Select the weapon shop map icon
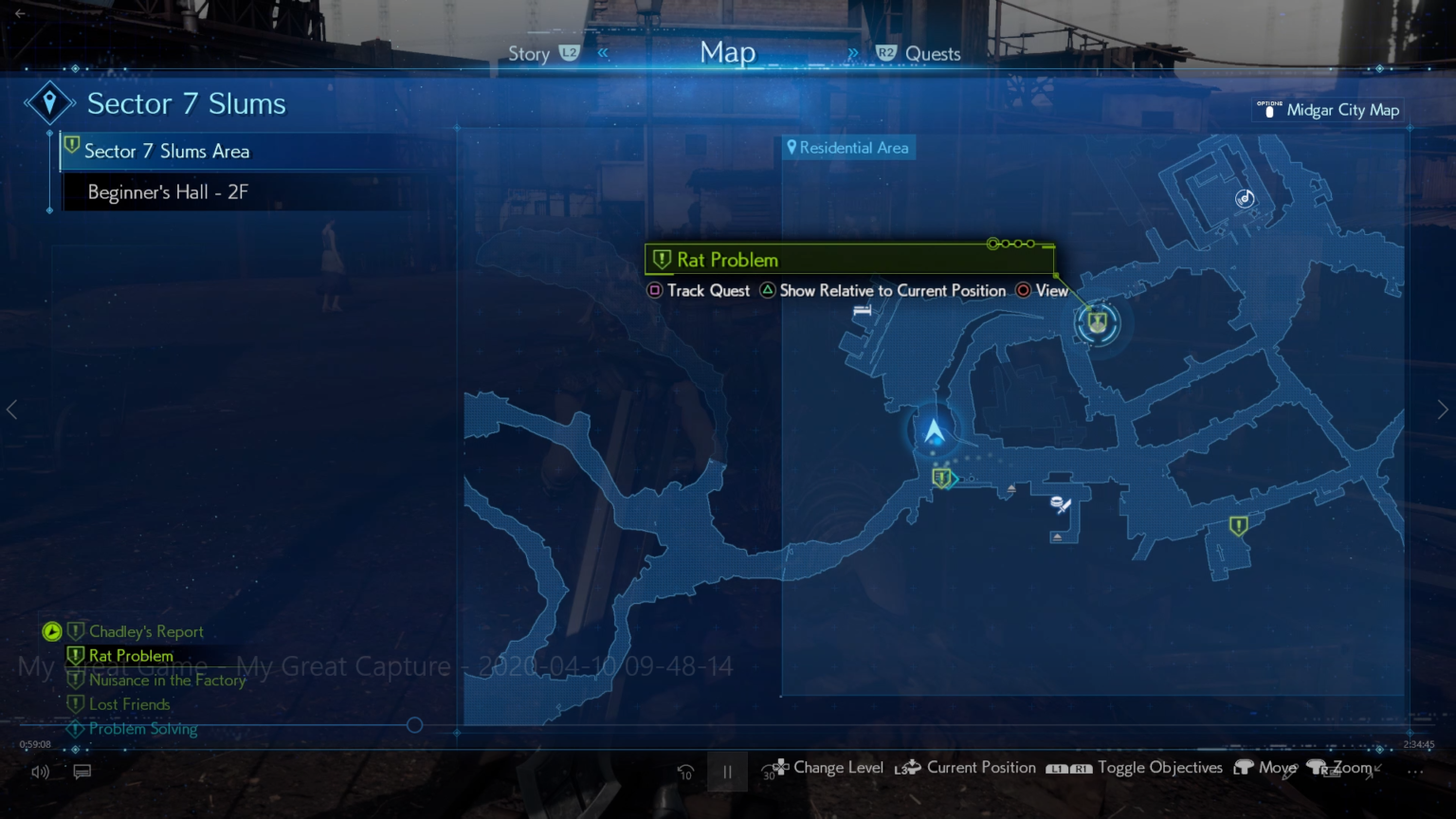 (1061, 504)
